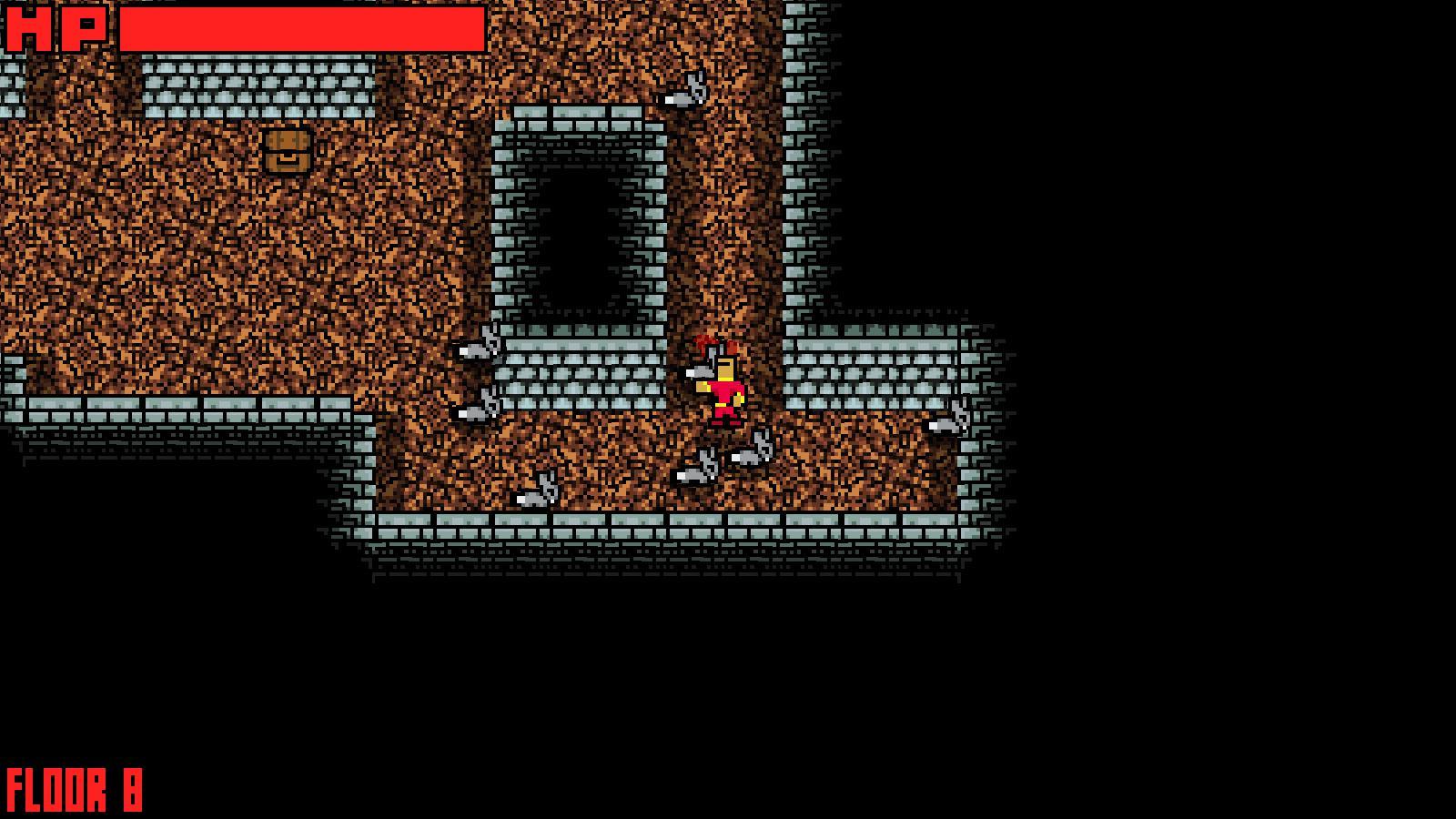
Task: Click the red HP bar at the top
Action: pos(300,27)
